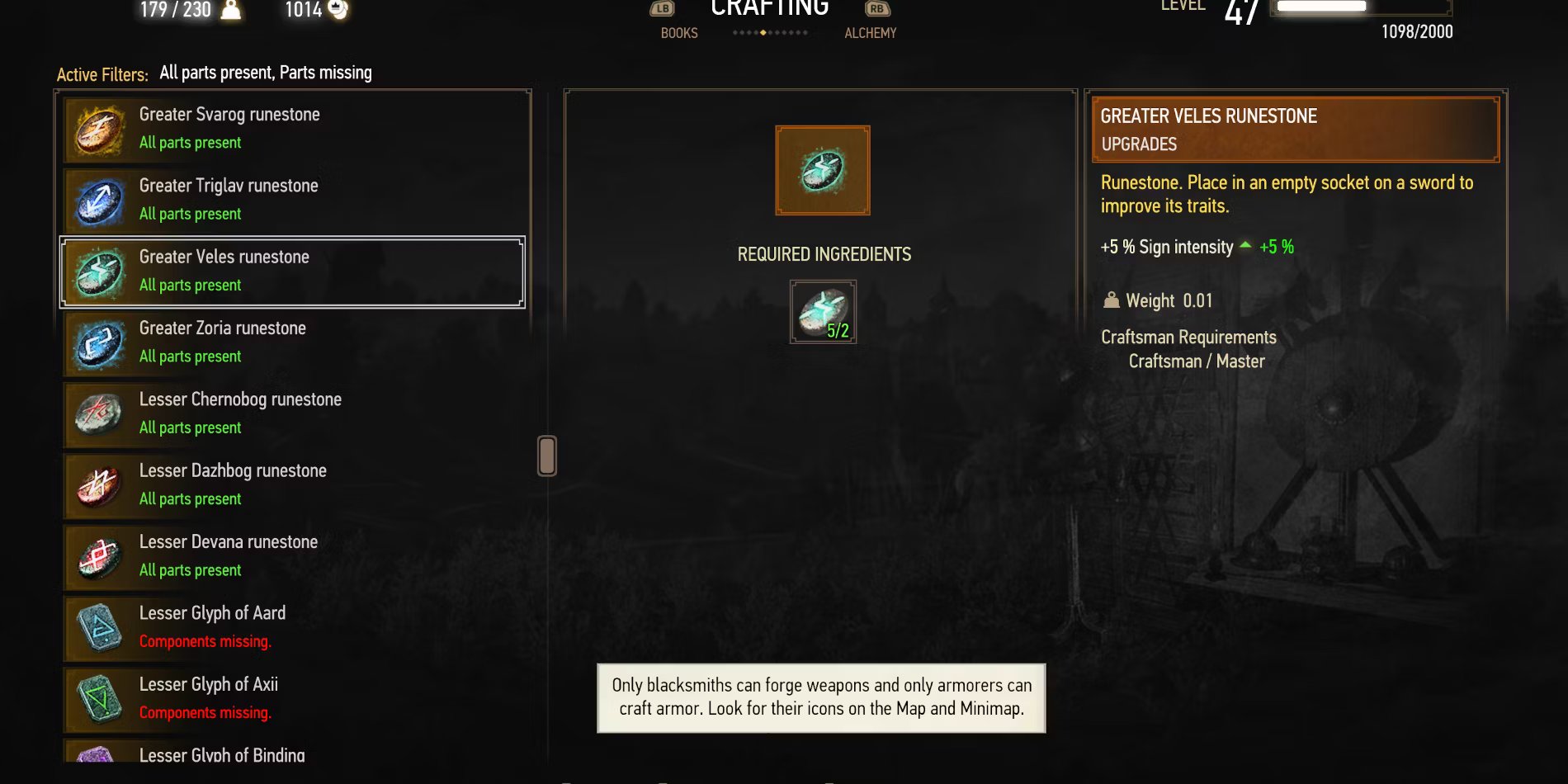Select the Lesser Glyph of Aard icon

[x=98, y=626]
